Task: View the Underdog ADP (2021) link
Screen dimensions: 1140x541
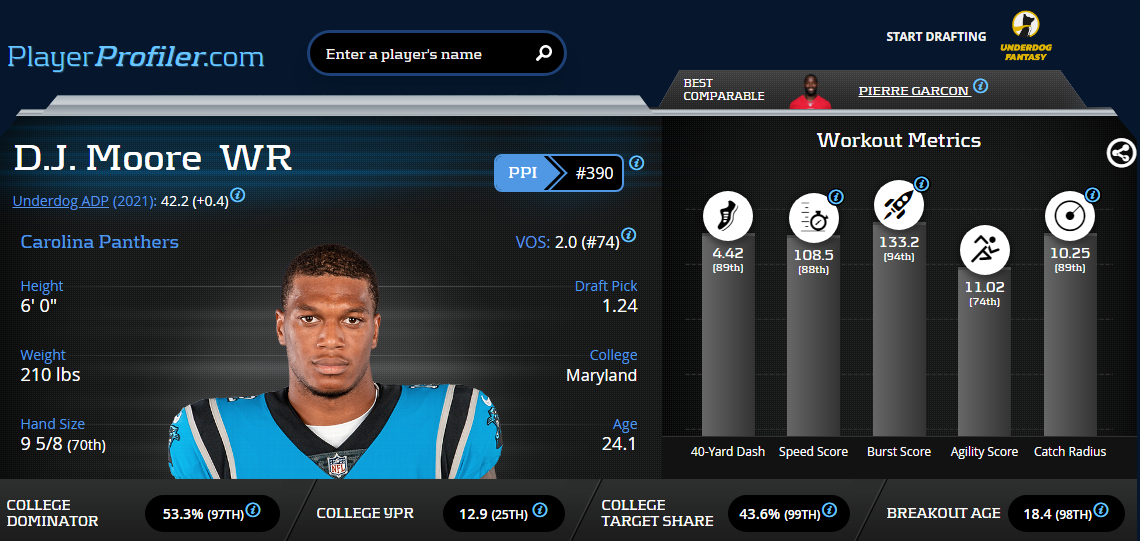Action: (x=84, y=201)
